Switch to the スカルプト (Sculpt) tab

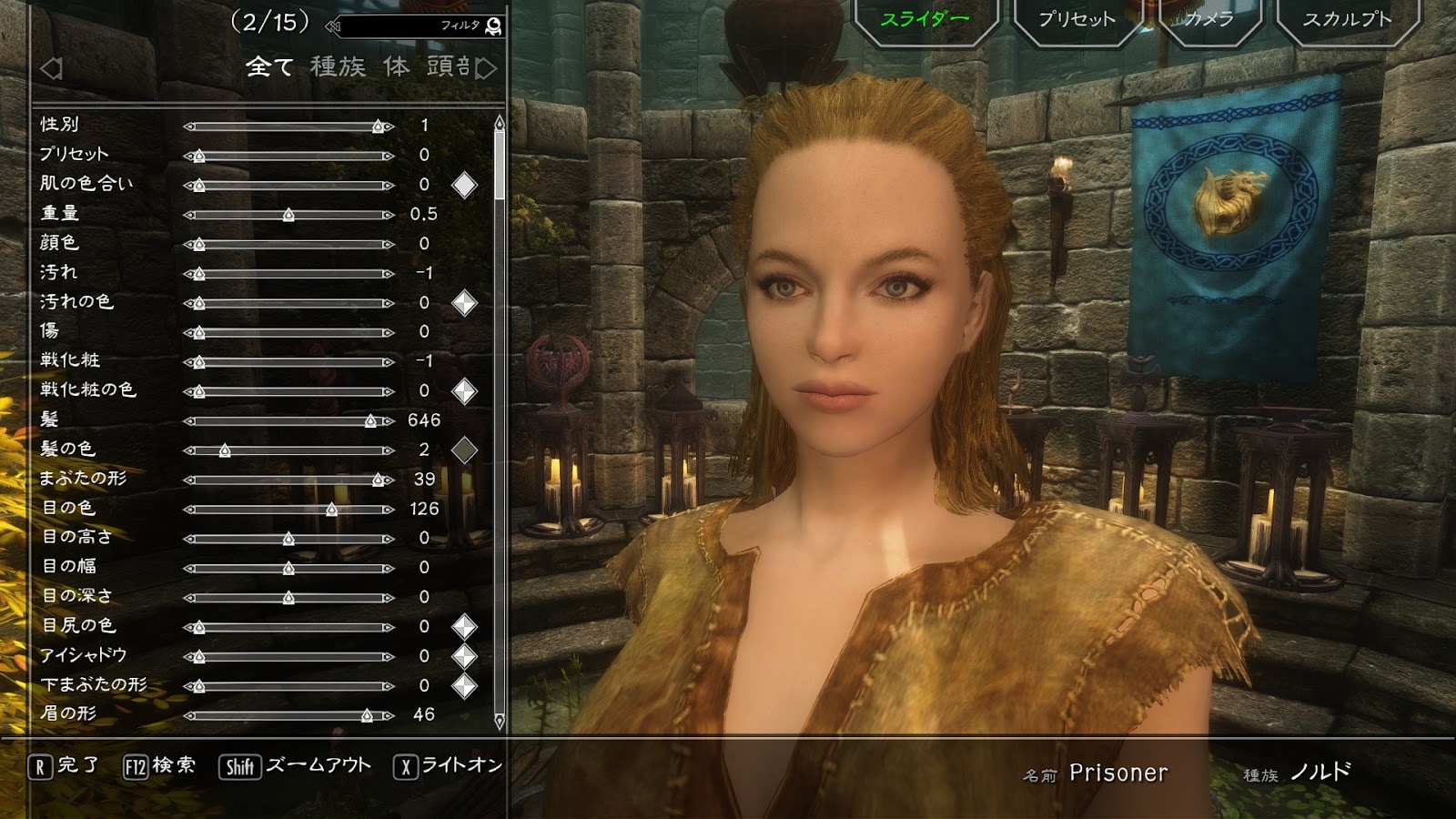click(1347, 19)
